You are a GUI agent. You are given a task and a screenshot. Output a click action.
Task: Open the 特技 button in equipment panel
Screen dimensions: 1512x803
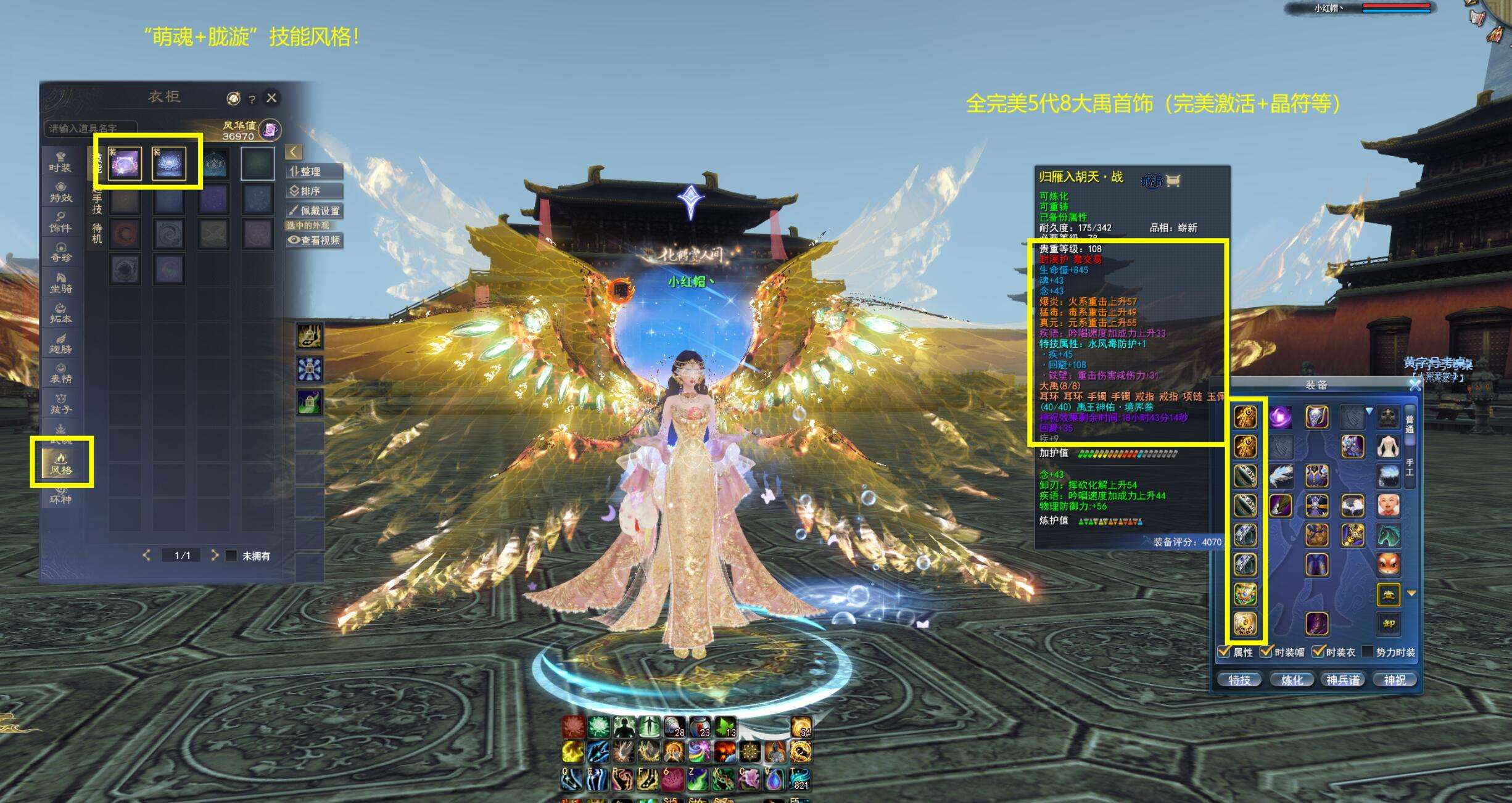(1239, 680)
